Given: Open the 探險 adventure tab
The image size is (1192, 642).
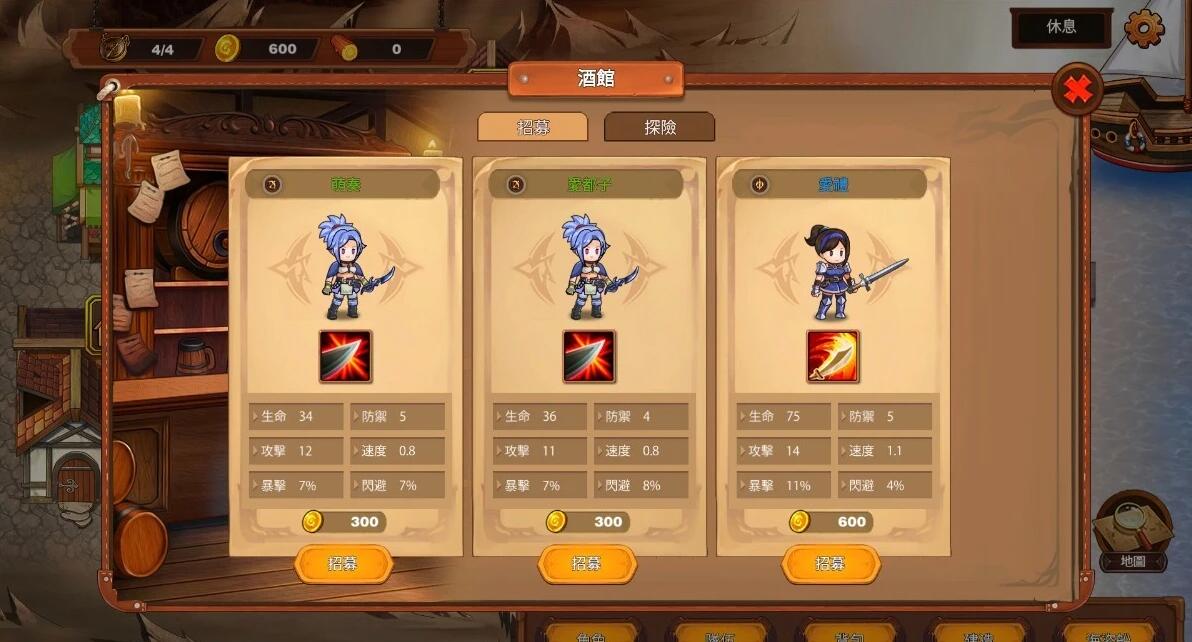Looking at the screenshot, I should (x=659, y=127).
